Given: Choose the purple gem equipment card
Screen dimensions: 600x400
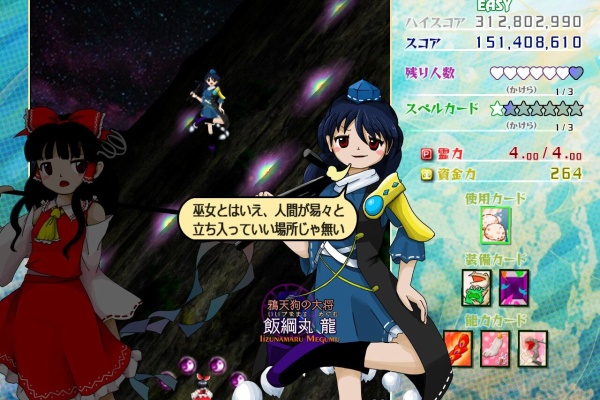Looking at the screenshot, I should [513, 287].
